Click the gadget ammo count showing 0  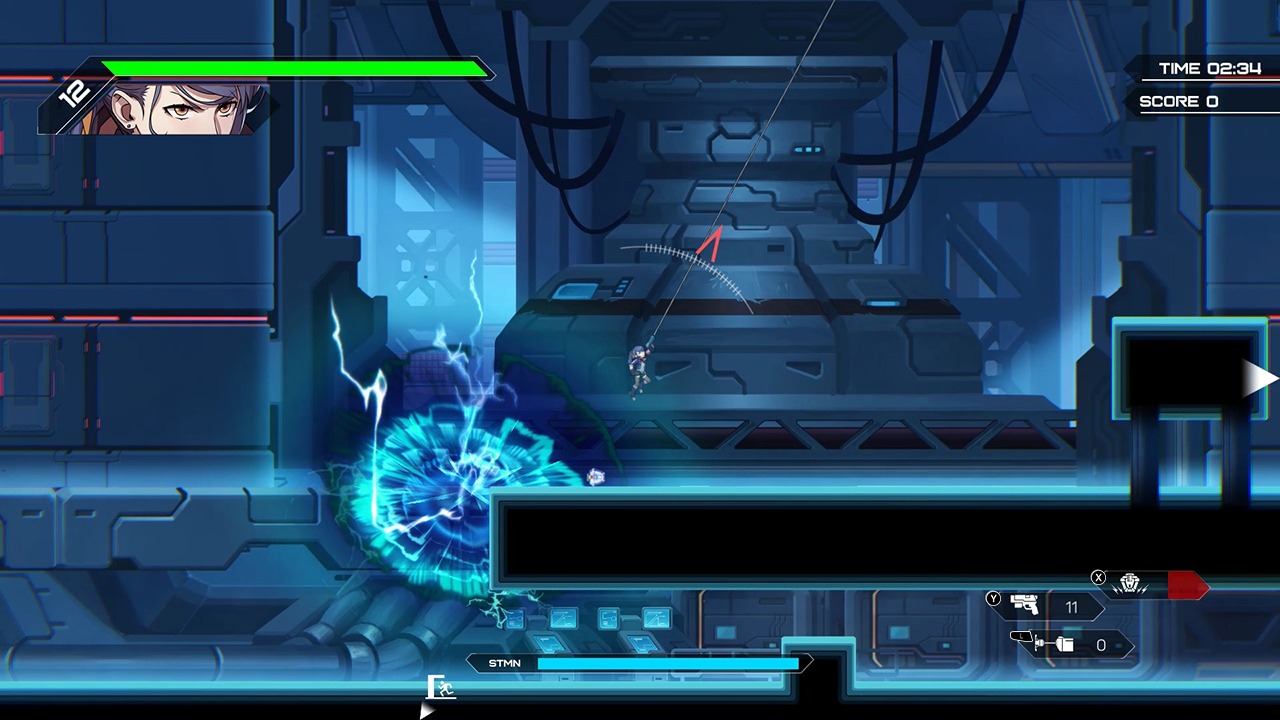(1100, 645)
